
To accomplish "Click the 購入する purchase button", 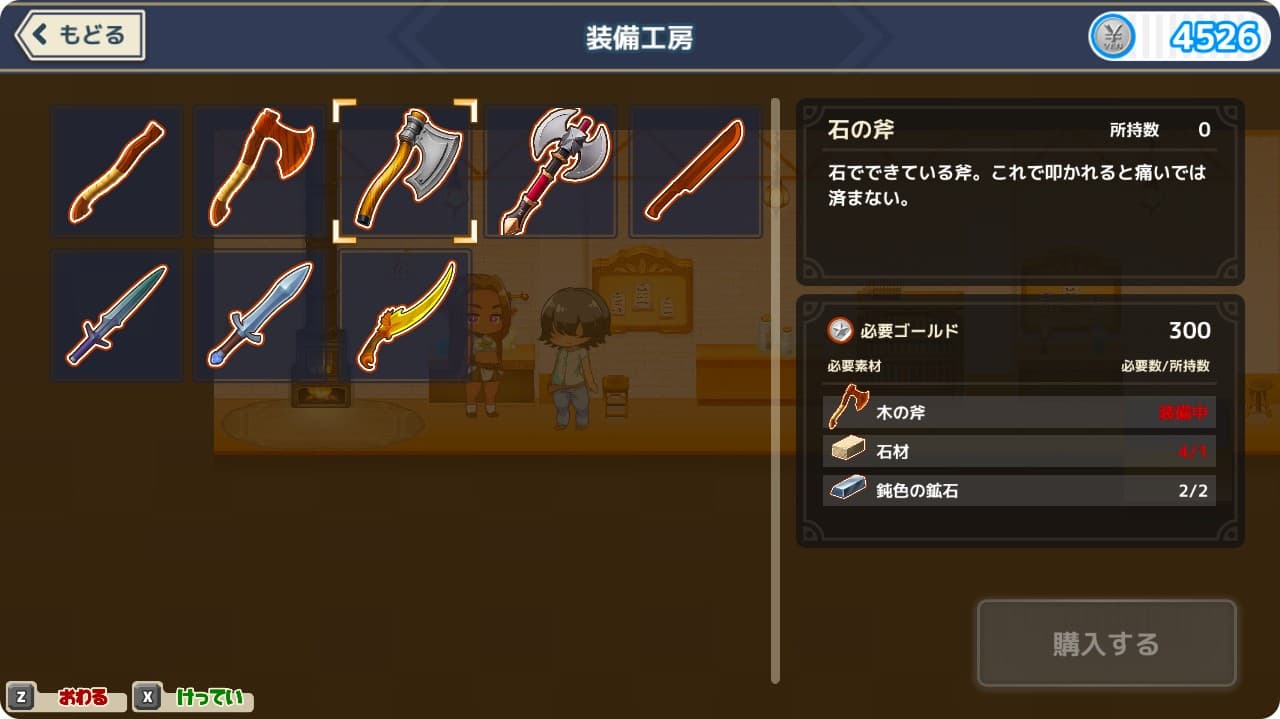I will [1106, 643].
